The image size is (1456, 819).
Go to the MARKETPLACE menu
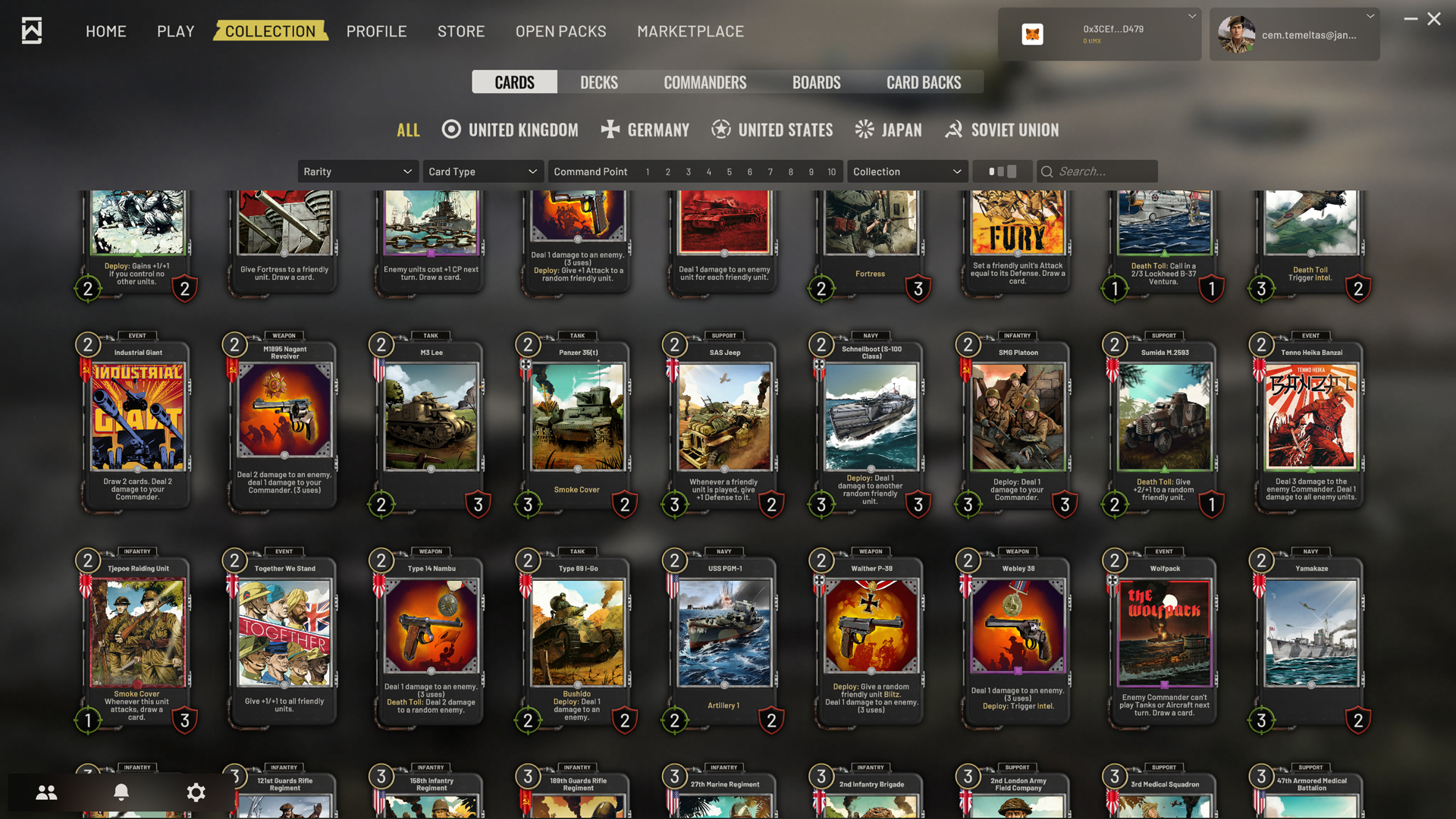(x=690, y=31)
